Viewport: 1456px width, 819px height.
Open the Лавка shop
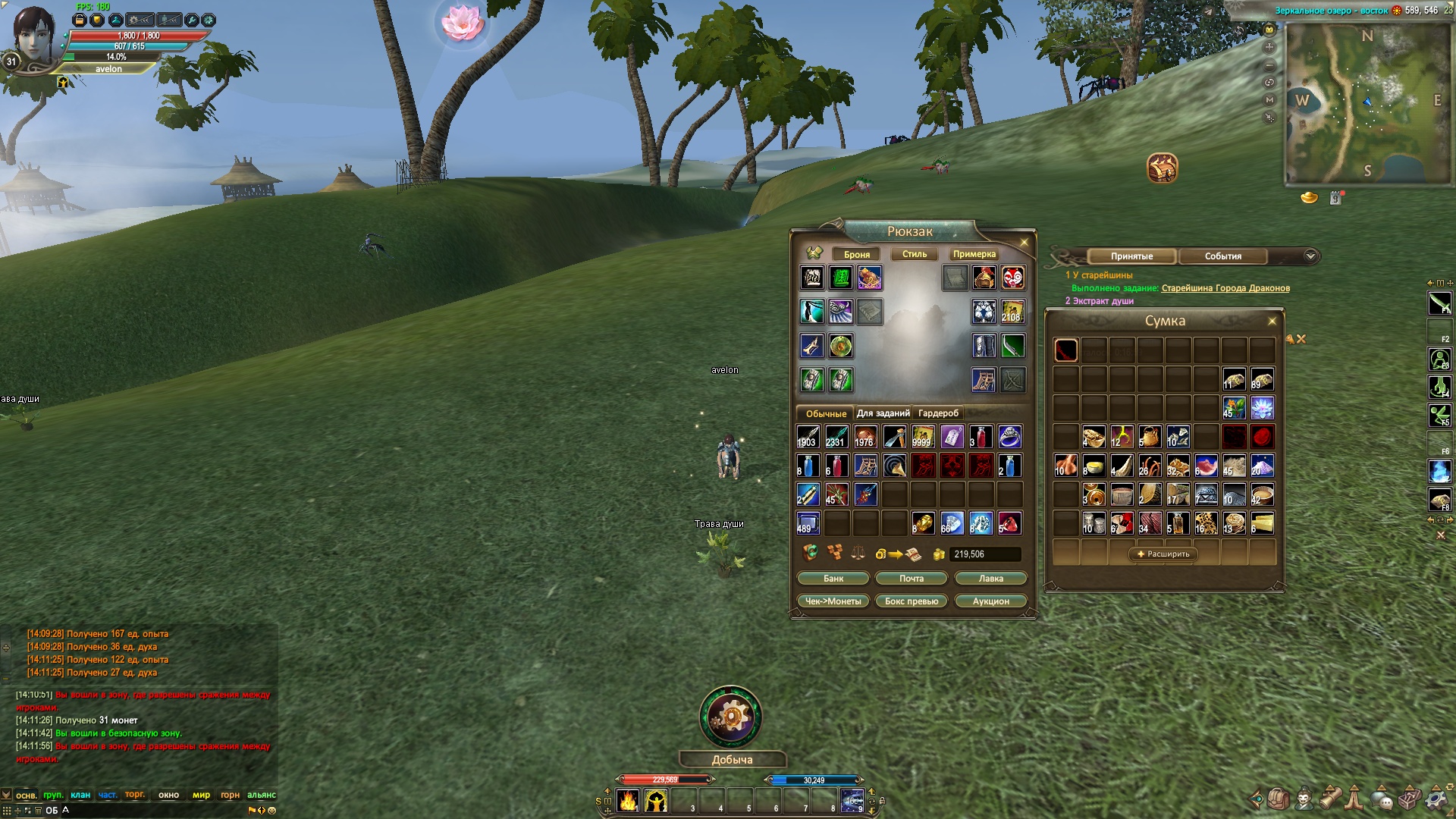(x=990, y=579)
